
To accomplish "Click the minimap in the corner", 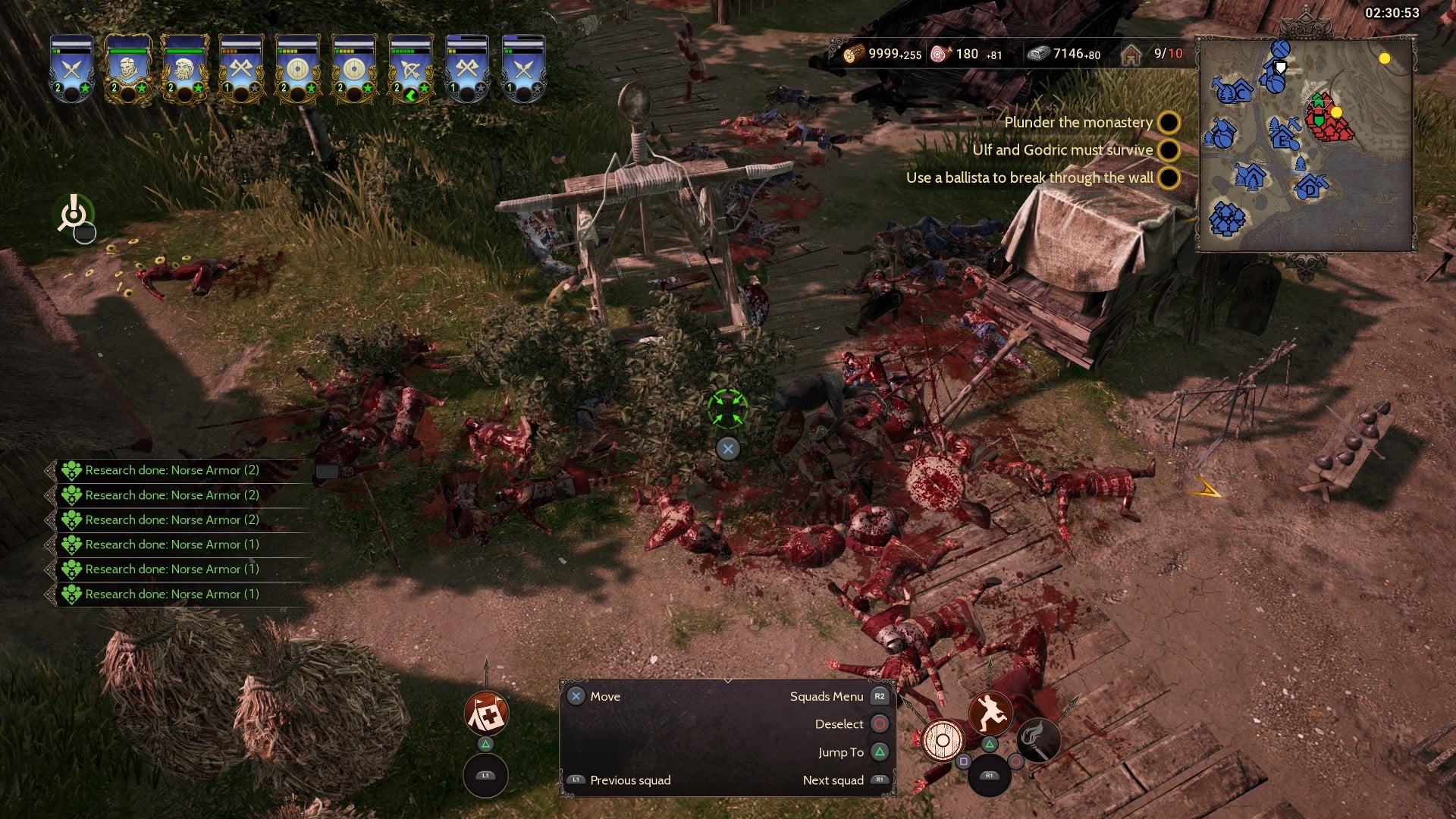I will tap(1304, 144).
